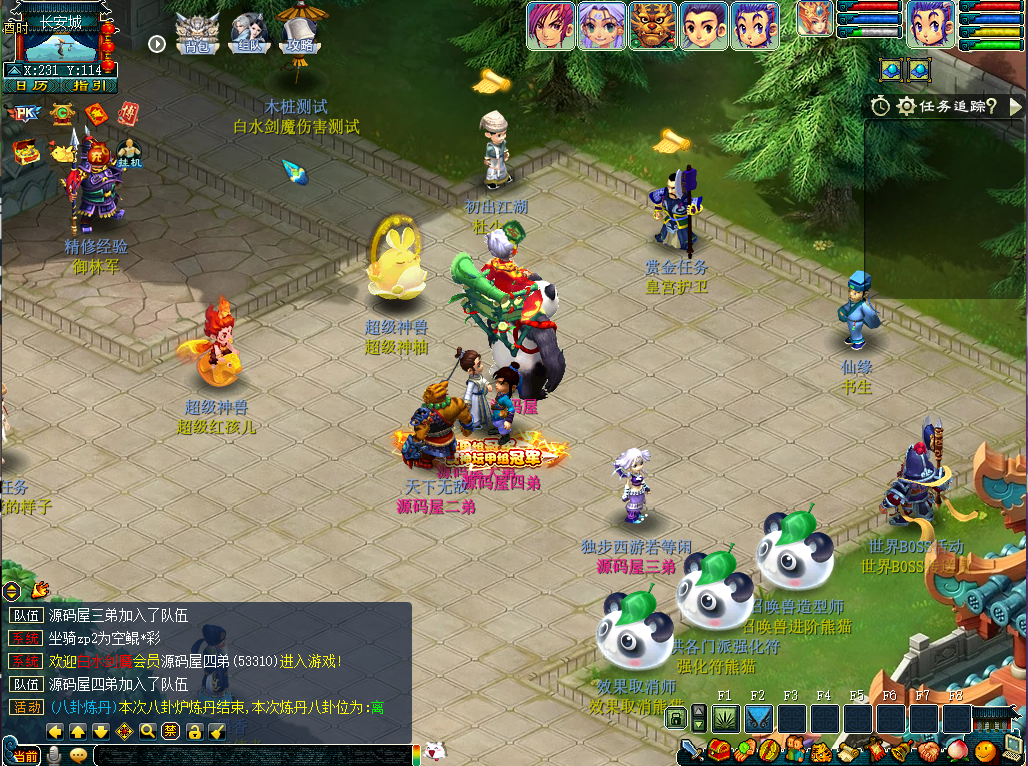1028x766 pixels.
Task: Open the 组队 team panel
Action: [249, 35]
